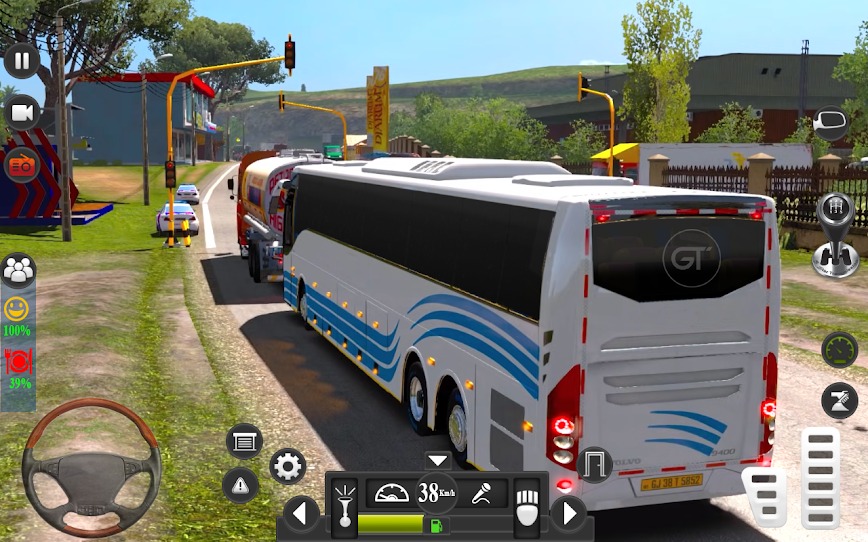
Task: Activate the left turn indicator arrow
Action: (x=301, y=514)
